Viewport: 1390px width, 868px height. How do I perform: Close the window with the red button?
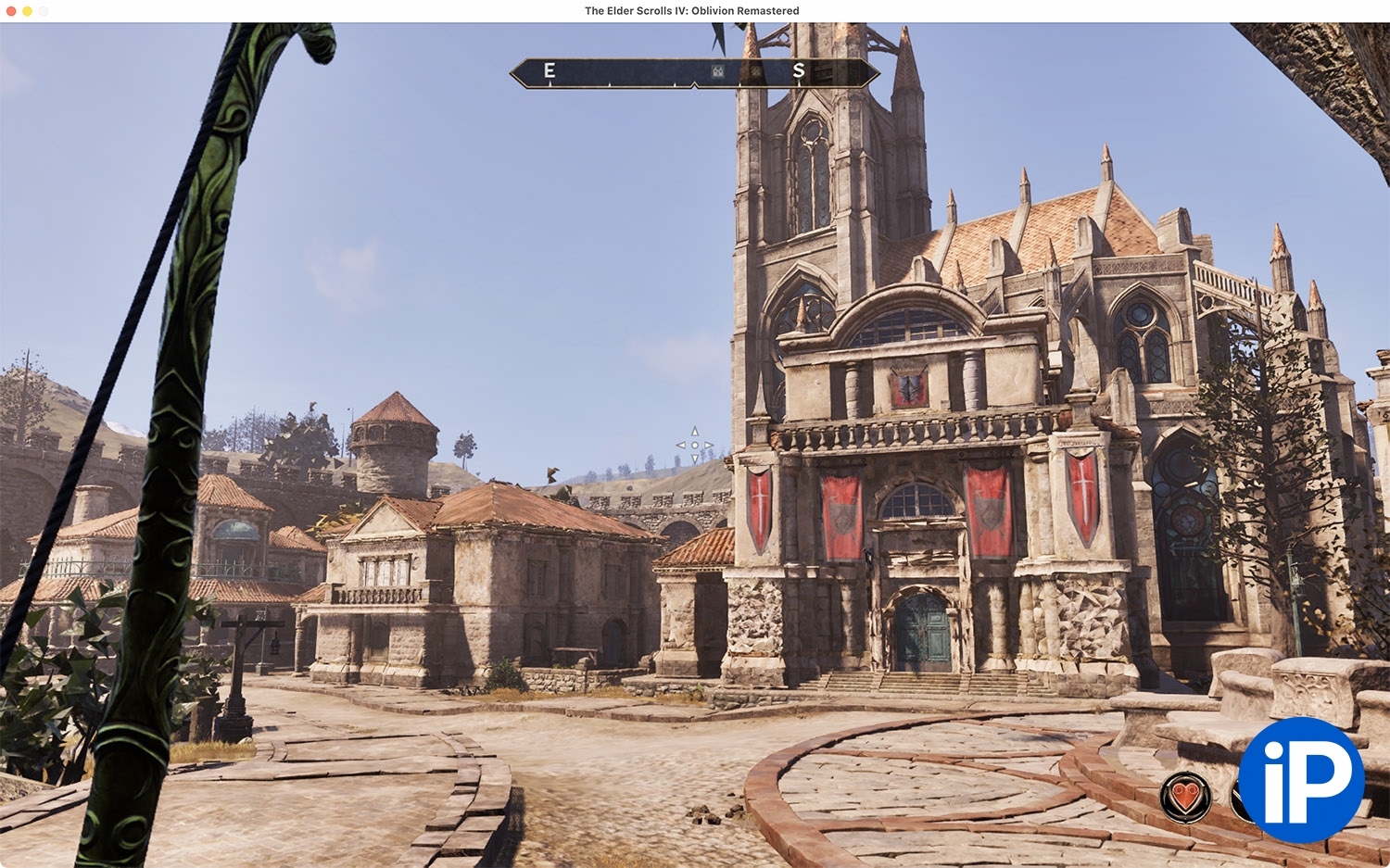(x=11, y=11)
